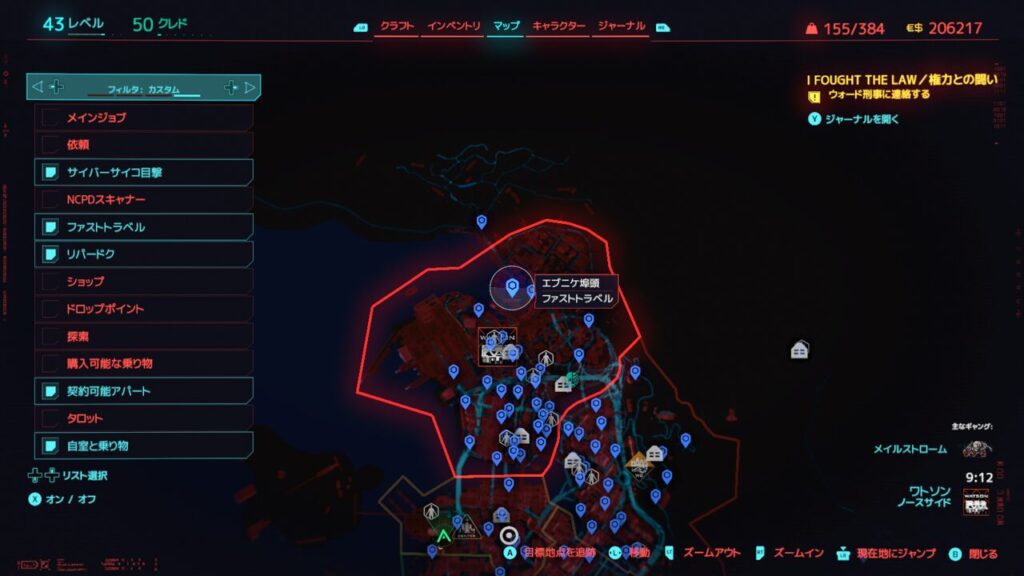Uncheck the リパードク filter
Image resolution: width=1024 pixels, height=576 pixels.
click(x=144, y=254)
